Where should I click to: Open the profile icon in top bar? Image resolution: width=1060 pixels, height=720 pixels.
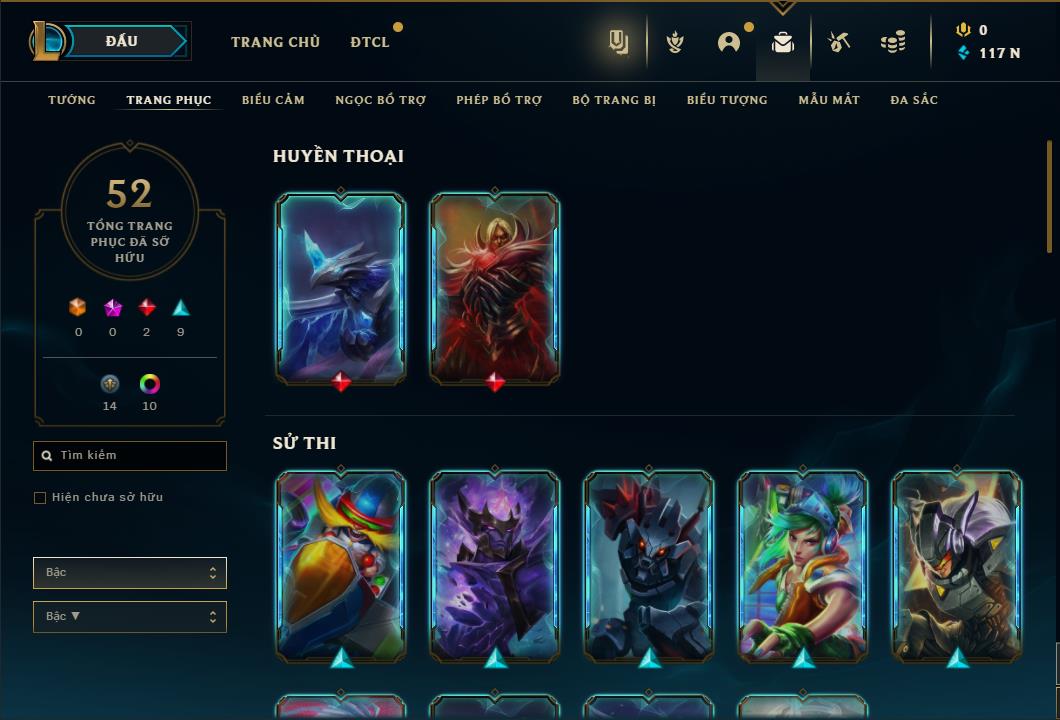(x=729, y=42)
